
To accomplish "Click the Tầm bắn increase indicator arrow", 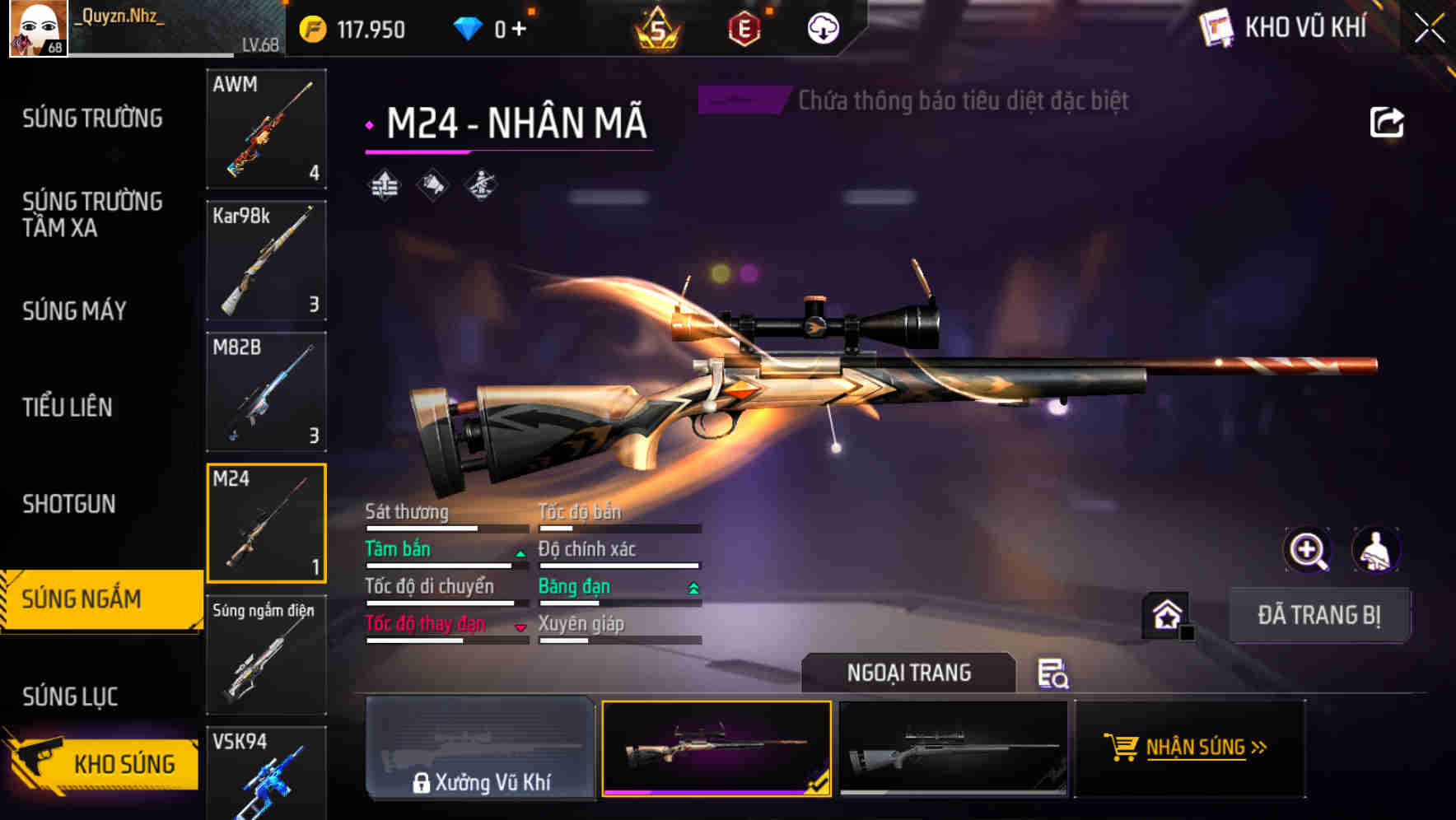I will tap(519, 553).
